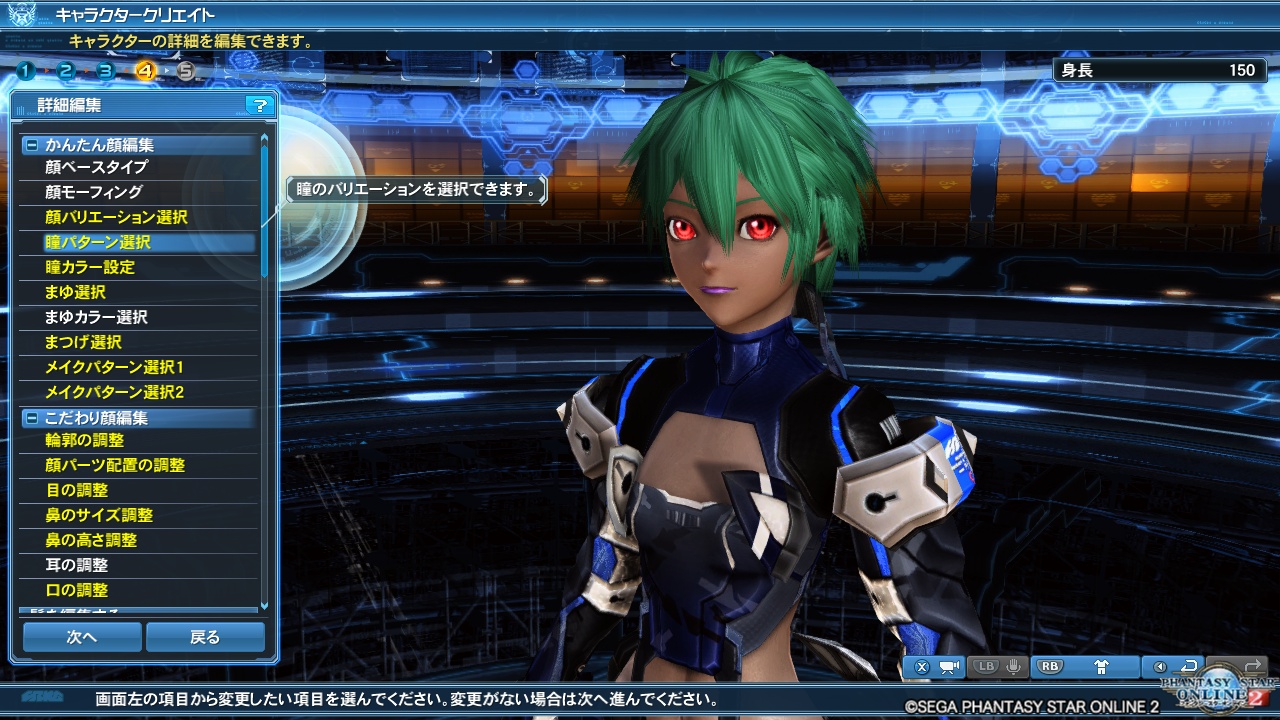1280x720 pixels.
Task: Open メイクパターン選択1 makeup pattern
Action: pyautogui.click(x=114, y=367)
